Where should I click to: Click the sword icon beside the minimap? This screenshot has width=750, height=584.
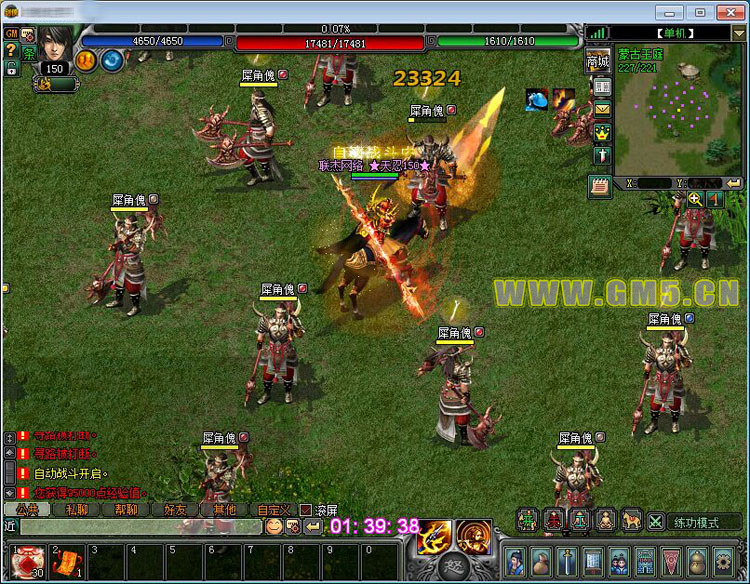tap(602, 156)
